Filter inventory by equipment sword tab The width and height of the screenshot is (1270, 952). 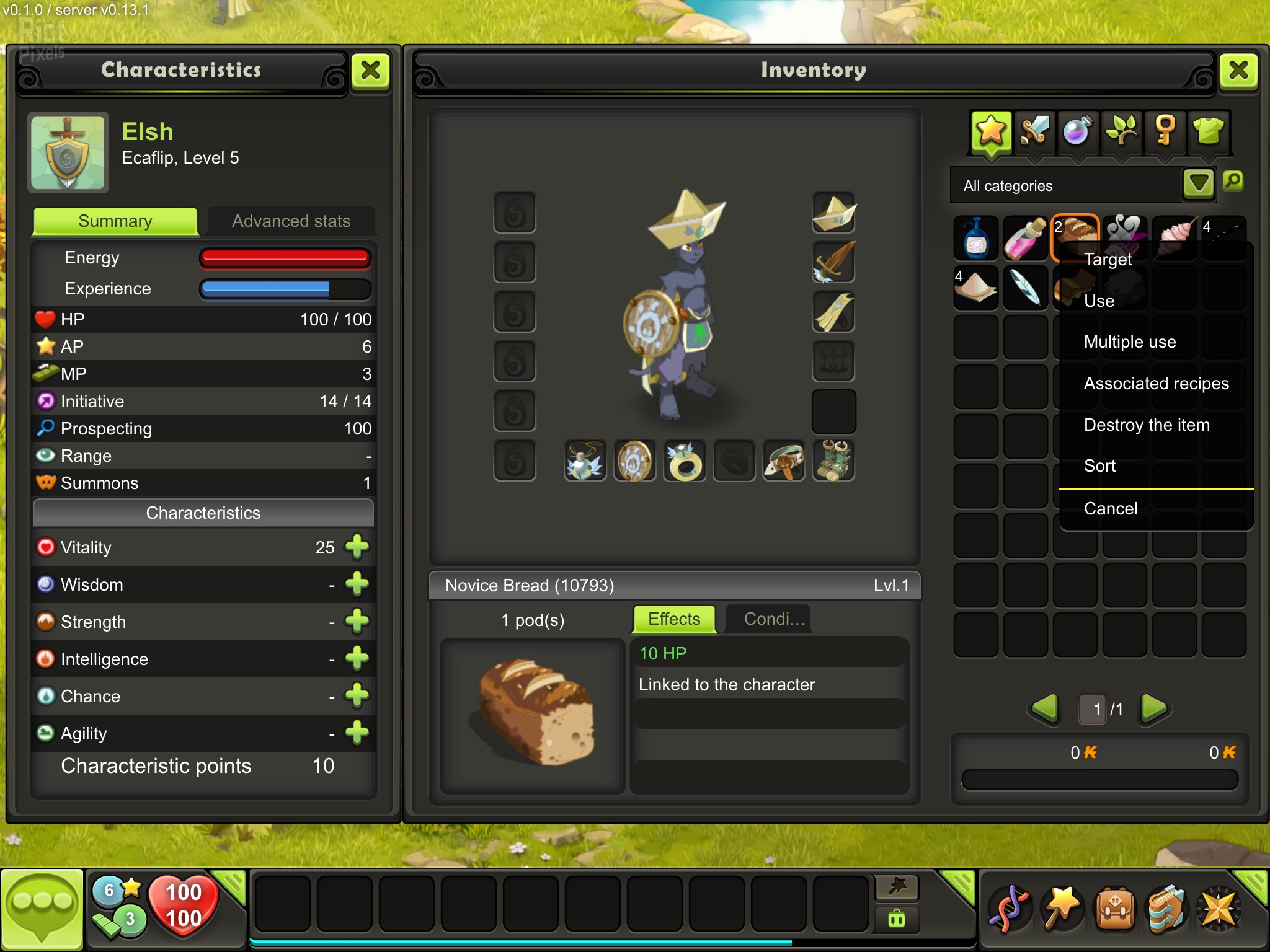coord(1034,131)
